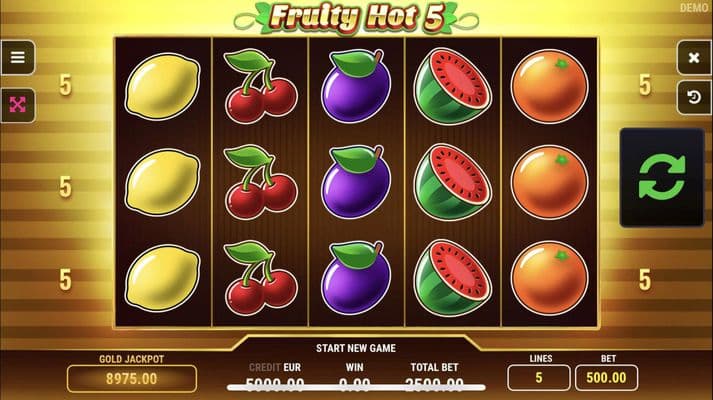Spin the reels with the green arrows button
This screenshot has height=400, width=713.
pos(661,178)
